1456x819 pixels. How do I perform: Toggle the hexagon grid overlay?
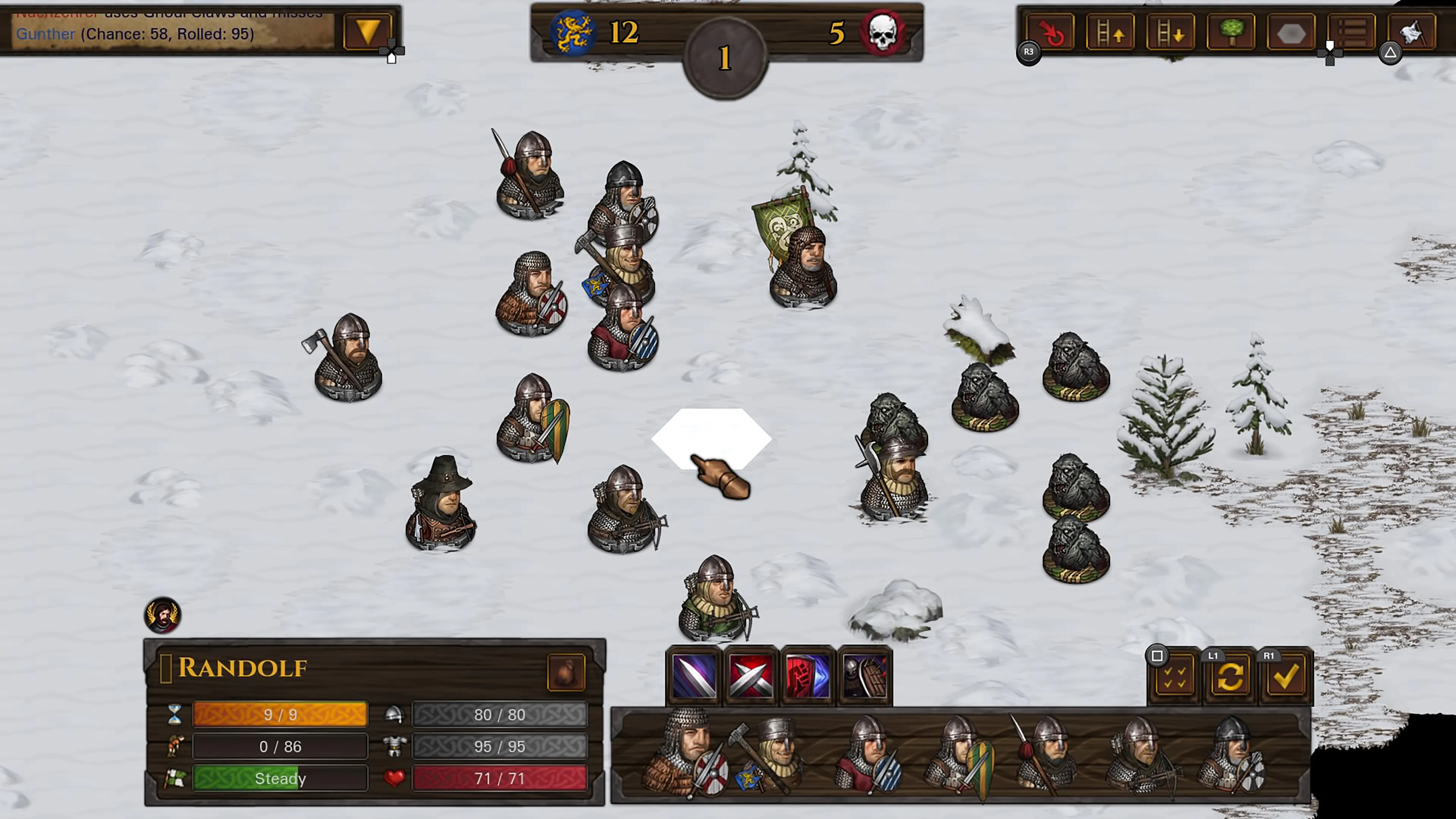point(1291,32)
